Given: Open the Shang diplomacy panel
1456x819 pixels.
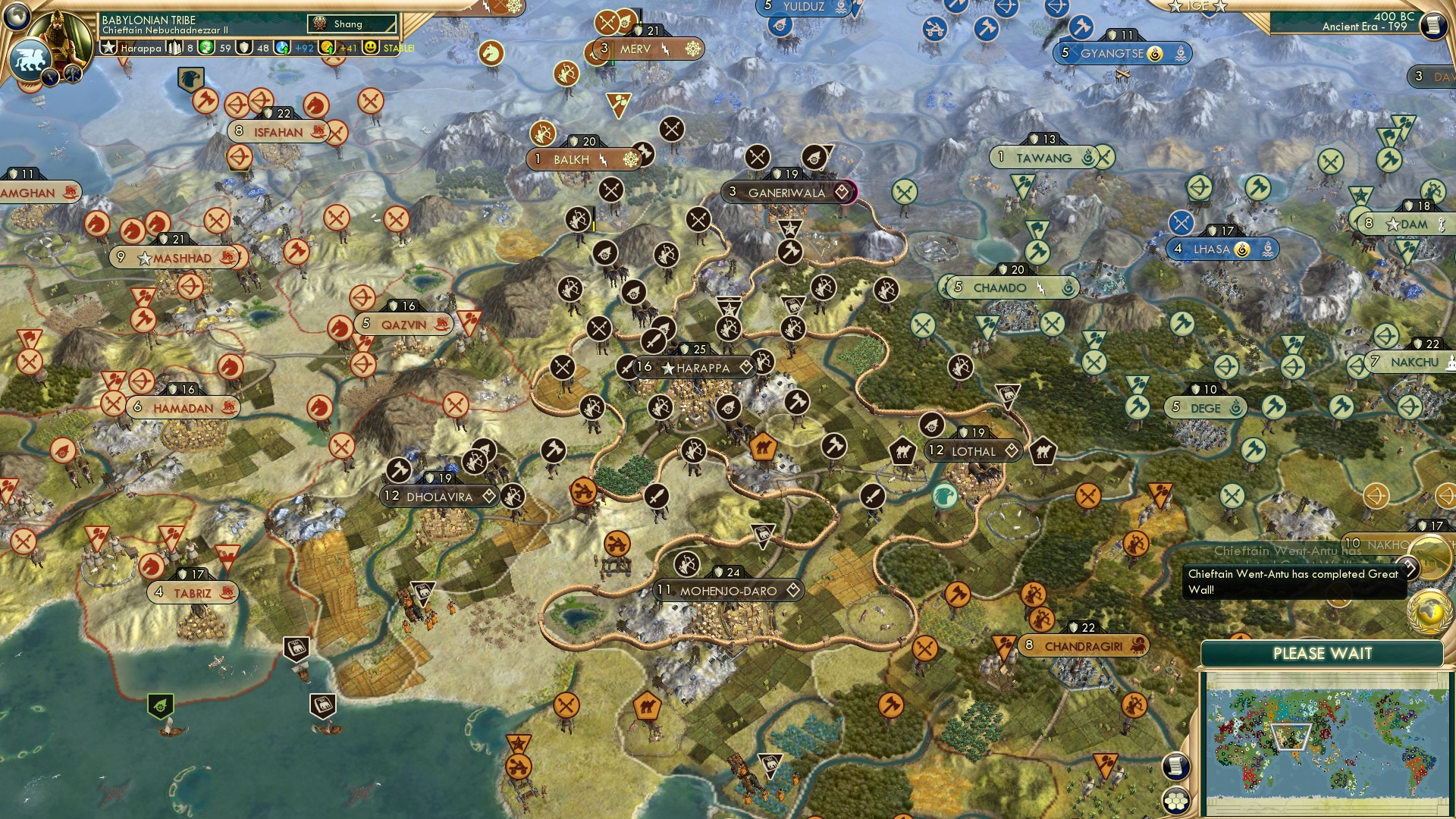Looking at the screenshot, I should 353,24.
